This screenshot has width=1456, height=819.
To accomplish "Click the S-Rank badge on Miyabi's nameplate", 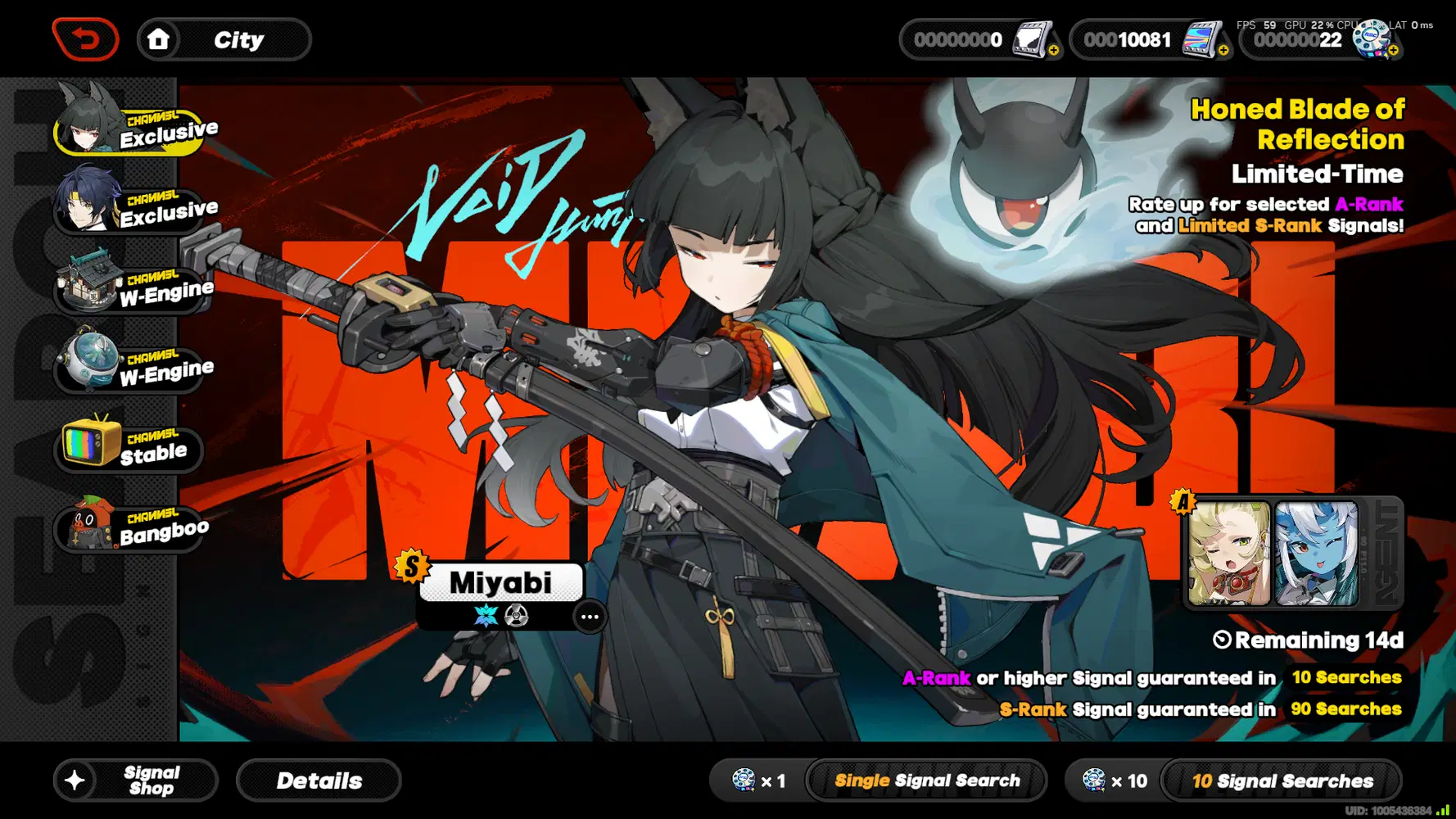I will (x=412, y=565).
